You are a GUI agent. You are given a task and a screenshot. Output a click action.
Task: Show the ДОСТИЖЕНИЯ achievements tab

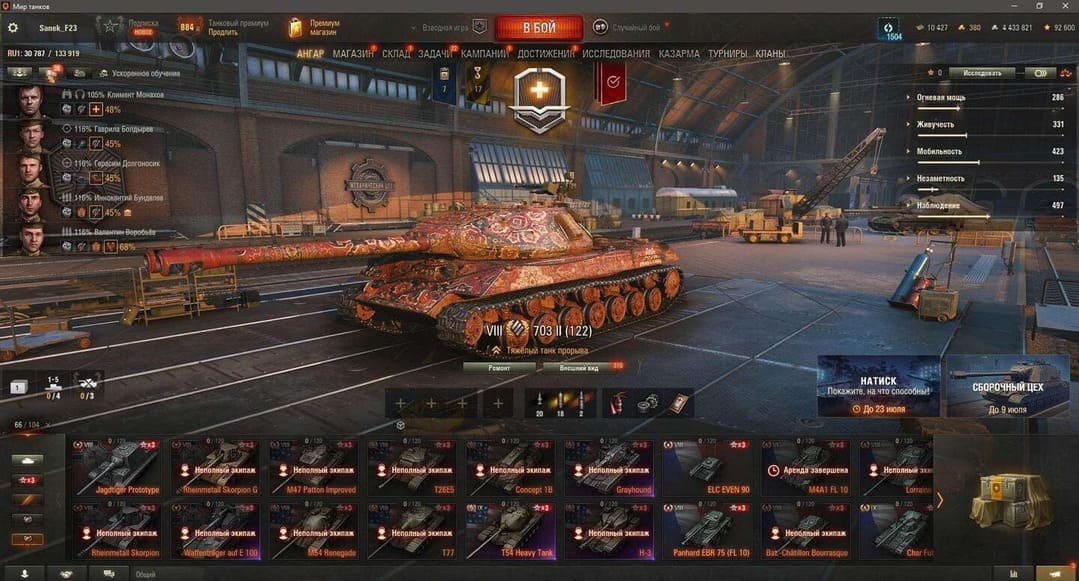pos(546,54)
